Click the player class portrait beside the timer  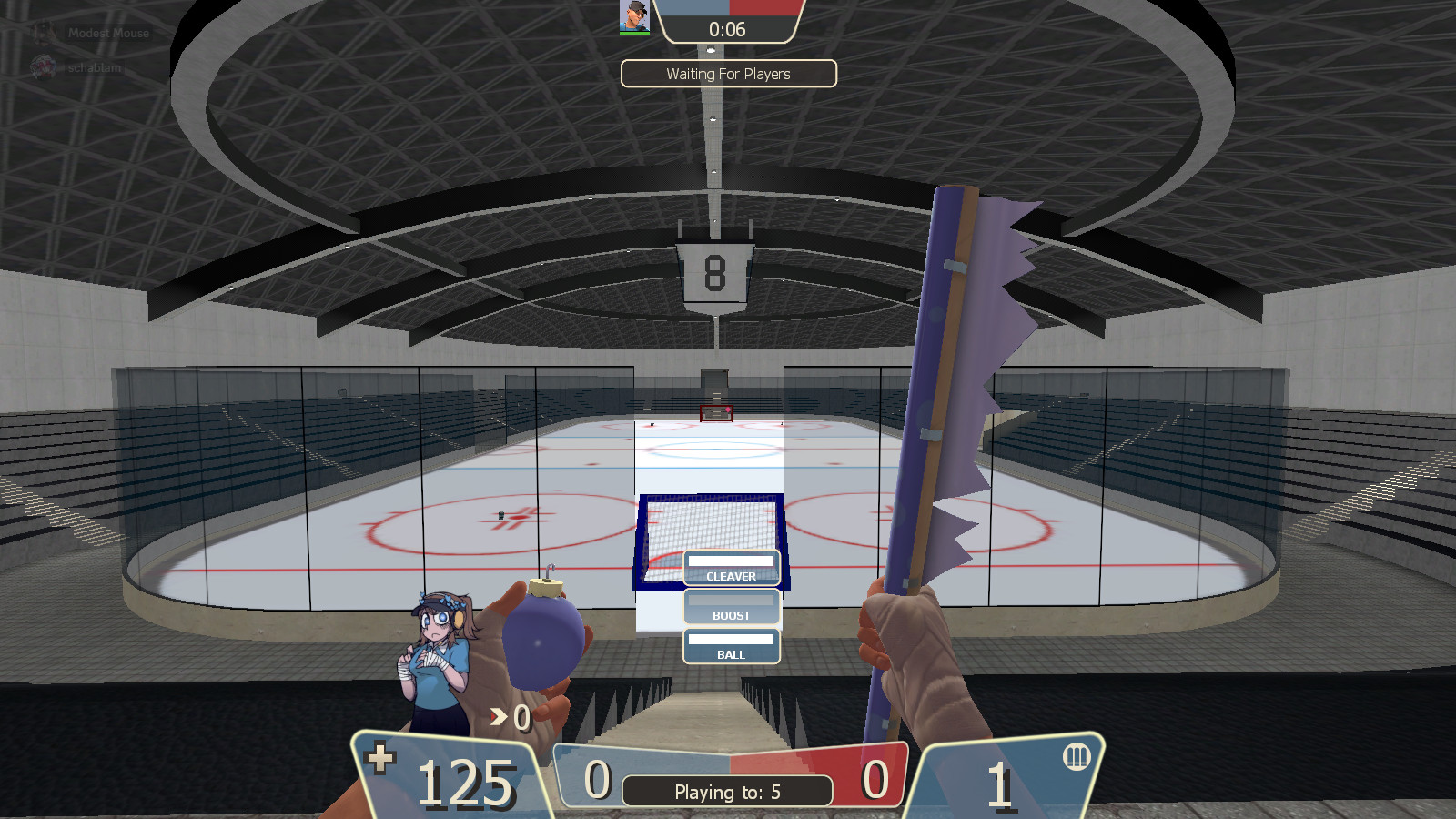click(634, 15)
